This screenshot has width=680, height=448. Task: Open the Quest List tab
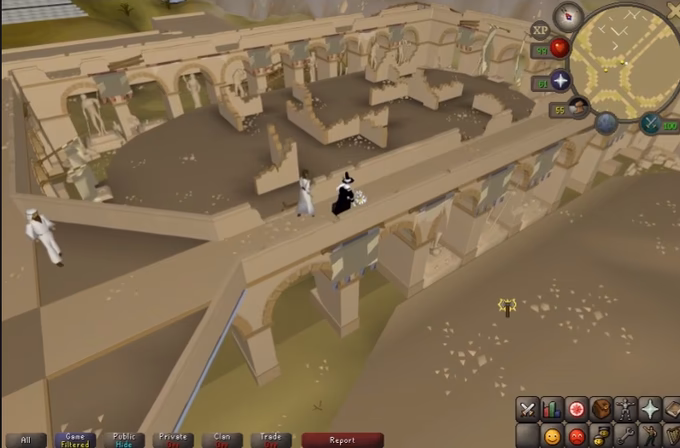[576, 409]
